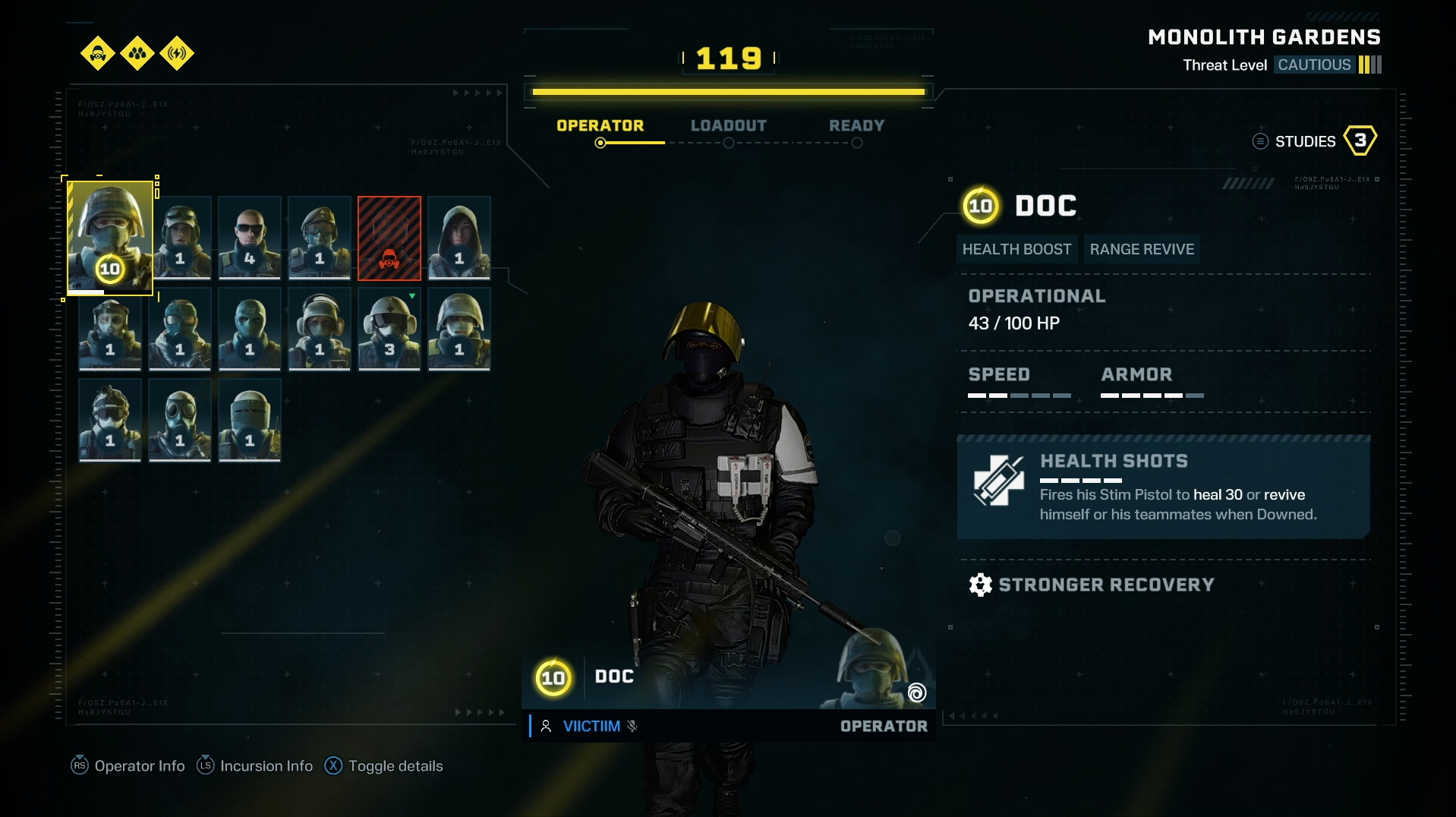Select the VIICTIIM player card
The width and height of the screenshot is (1456, 817).
tap(591, 726)
